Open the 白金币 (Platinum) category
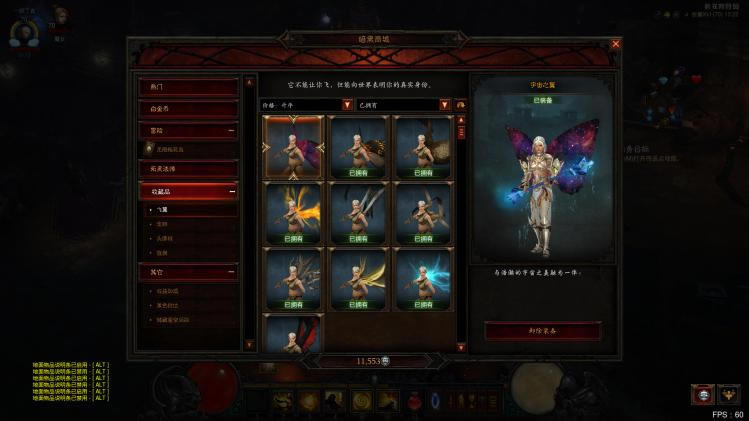The width and height of the screenshot is (749, 421). (x=188, y=109)
